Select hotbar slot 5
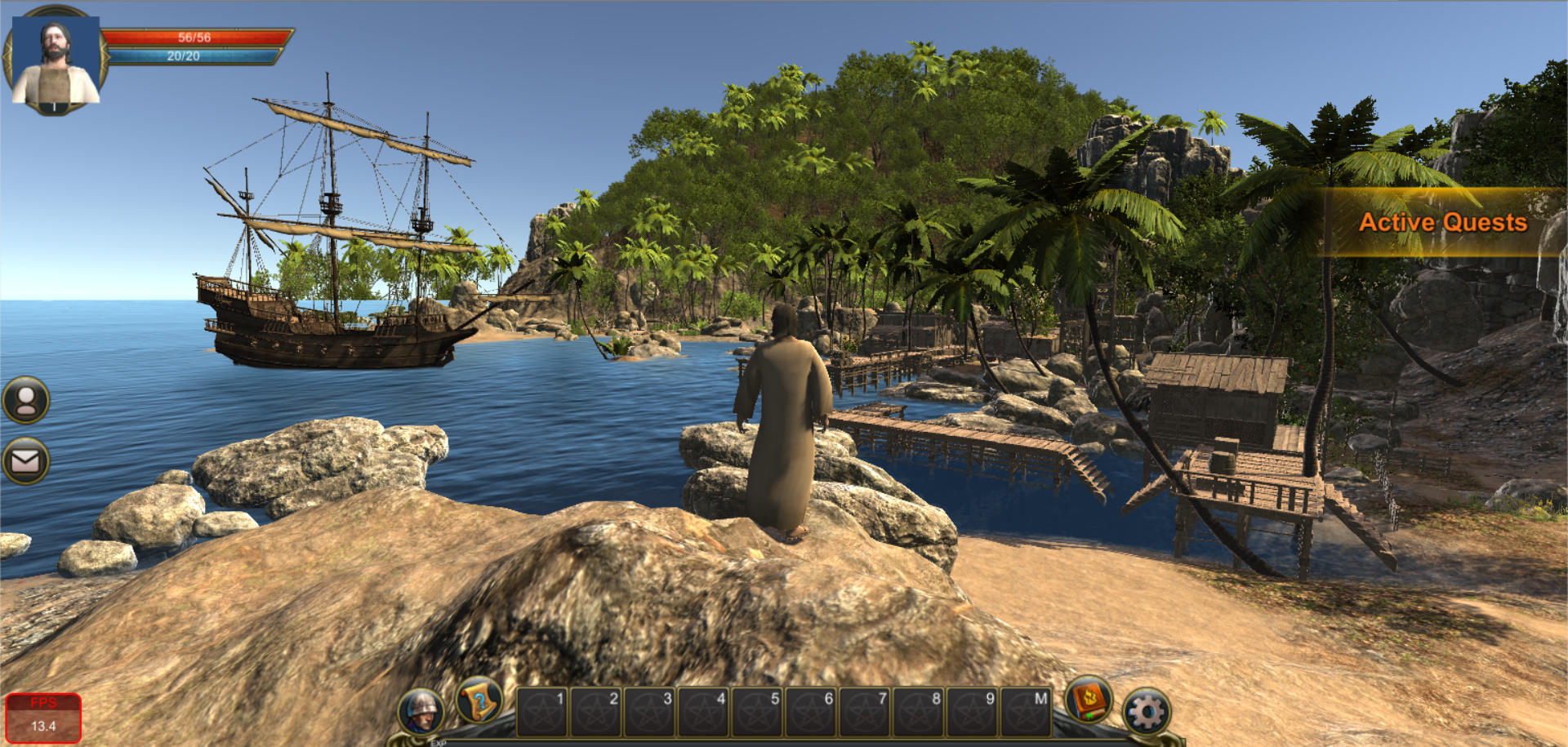 [x=757, y=712]
